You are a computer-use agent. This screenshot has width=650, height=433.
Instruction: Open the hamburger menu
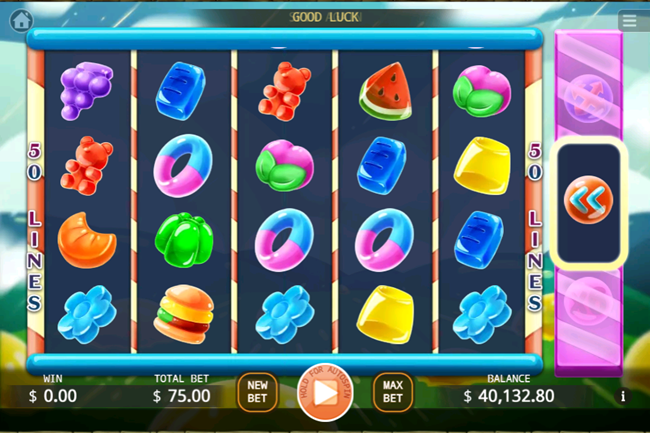tap(628, 21)
